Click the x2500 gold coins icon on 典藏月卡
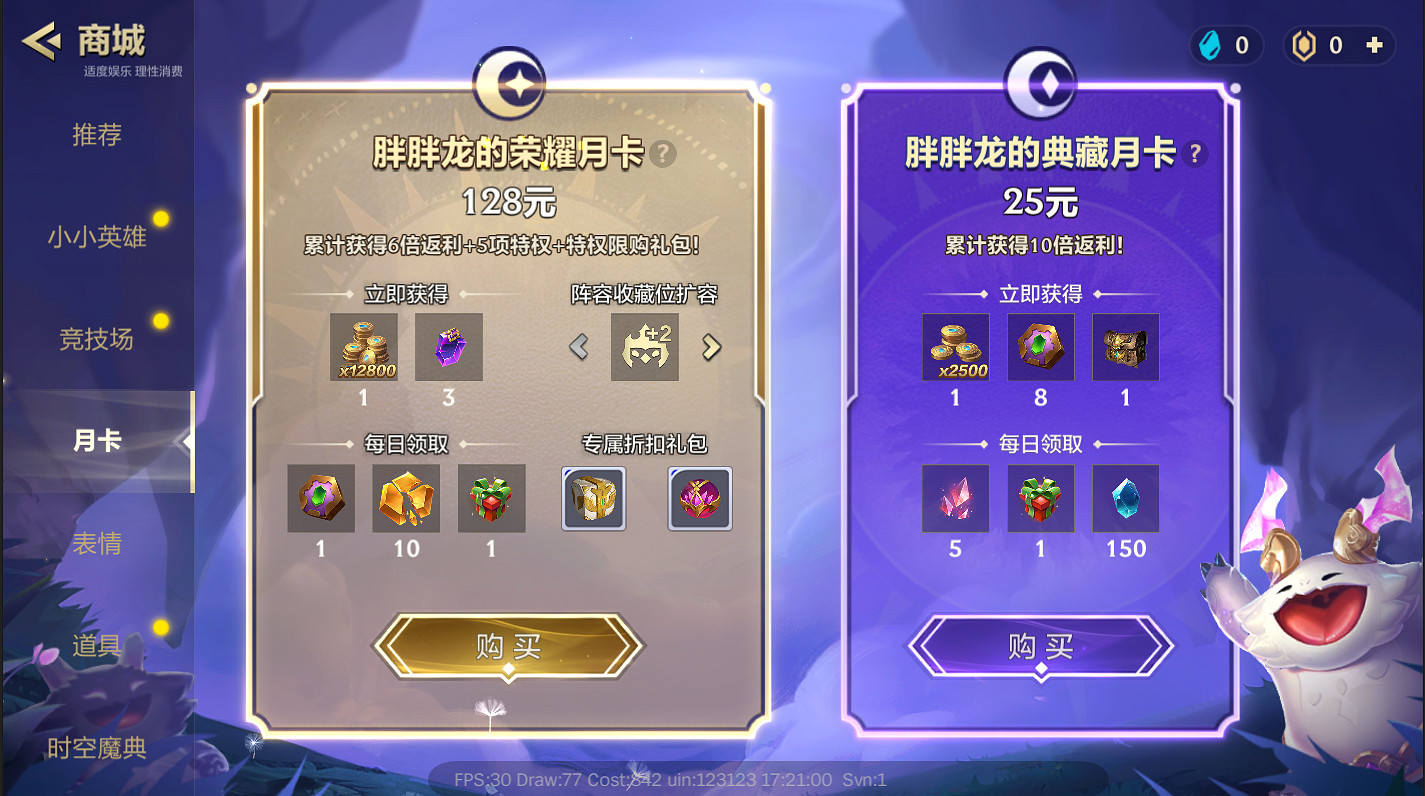Screen dimensions: 1425x796 coord(955,347)
